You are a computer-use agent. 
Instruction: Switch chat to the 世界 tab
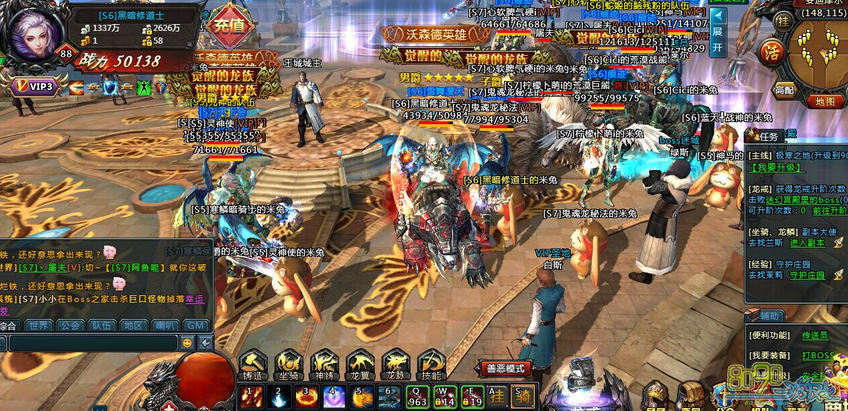[39, 326]
